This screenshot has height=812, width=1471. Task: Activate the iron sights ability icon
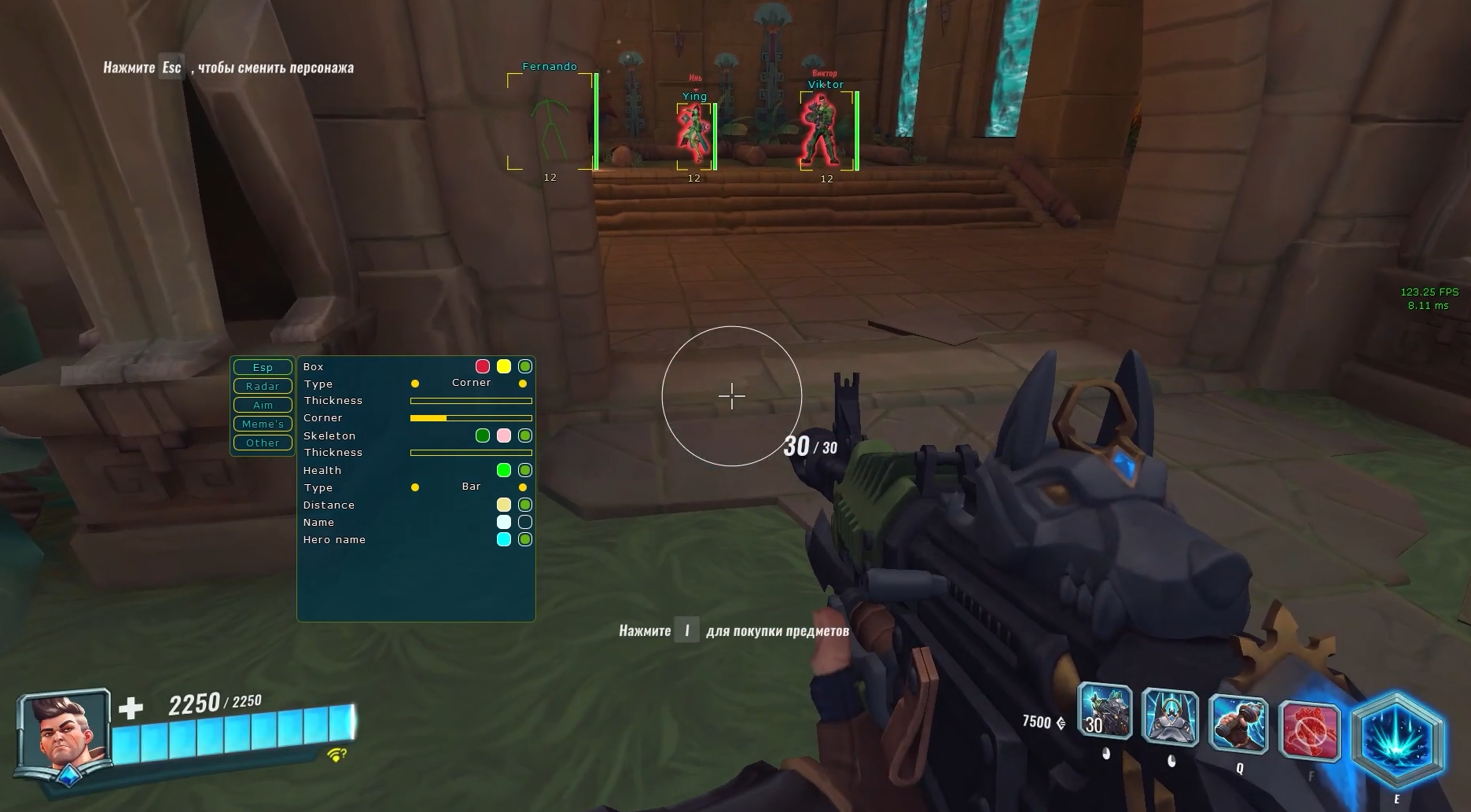pos(1170,717)
